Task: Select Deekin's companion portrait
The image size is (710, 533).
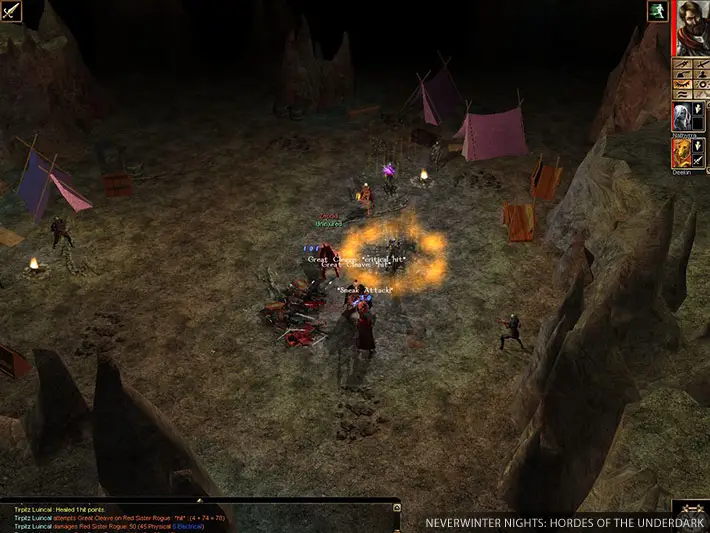Action: click(x=682, y=153)
